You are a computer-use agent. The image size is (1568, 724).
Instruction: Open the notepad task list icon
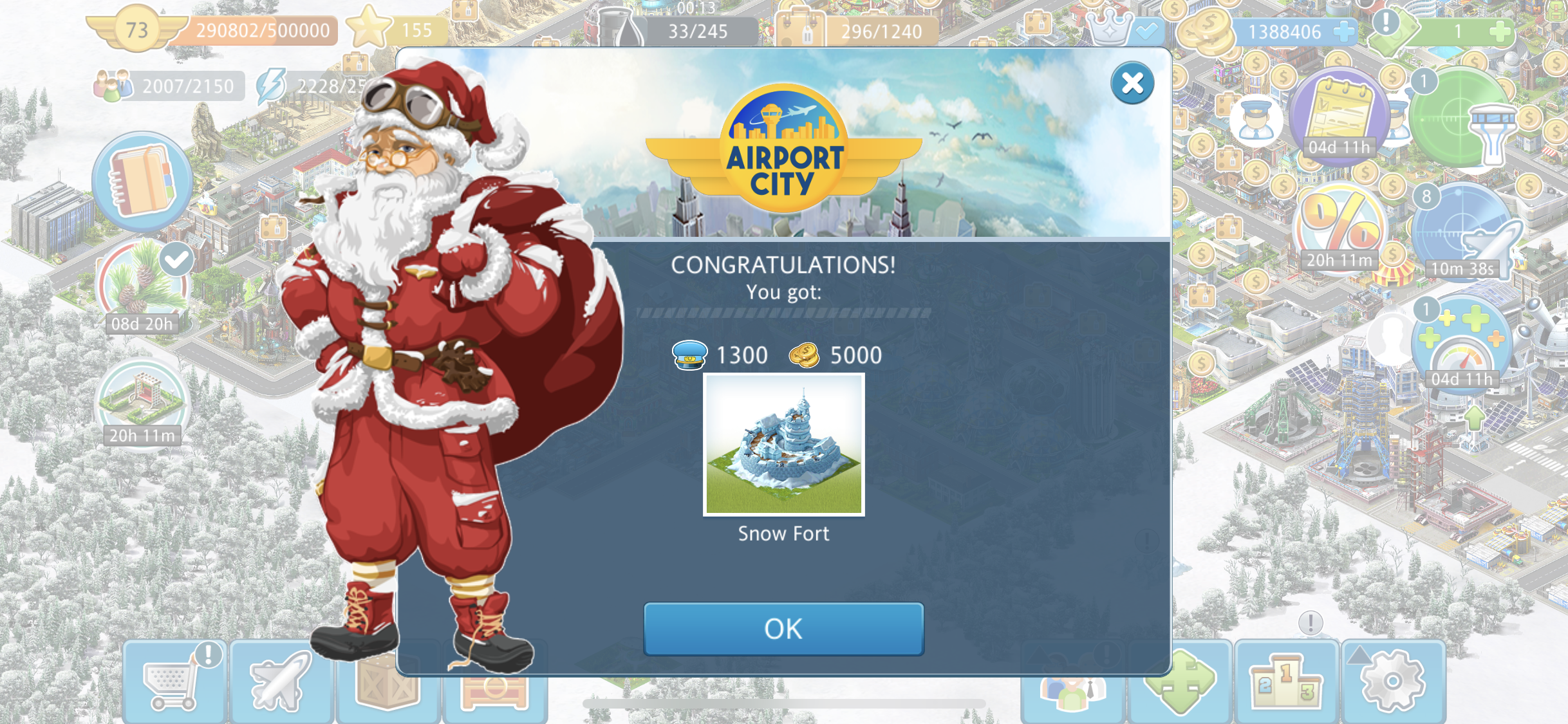point(1340,116)
